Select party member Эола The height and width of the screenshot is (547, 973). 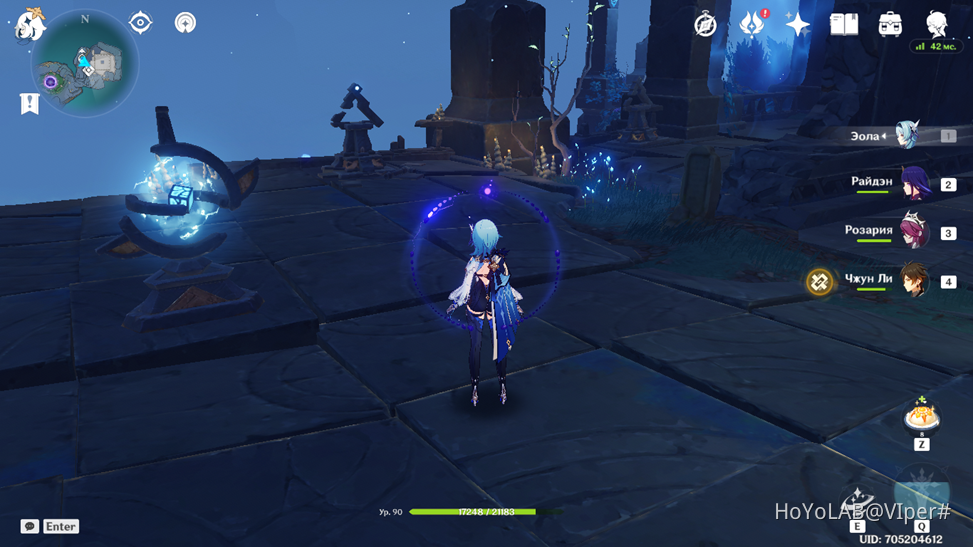click(906, 135)
